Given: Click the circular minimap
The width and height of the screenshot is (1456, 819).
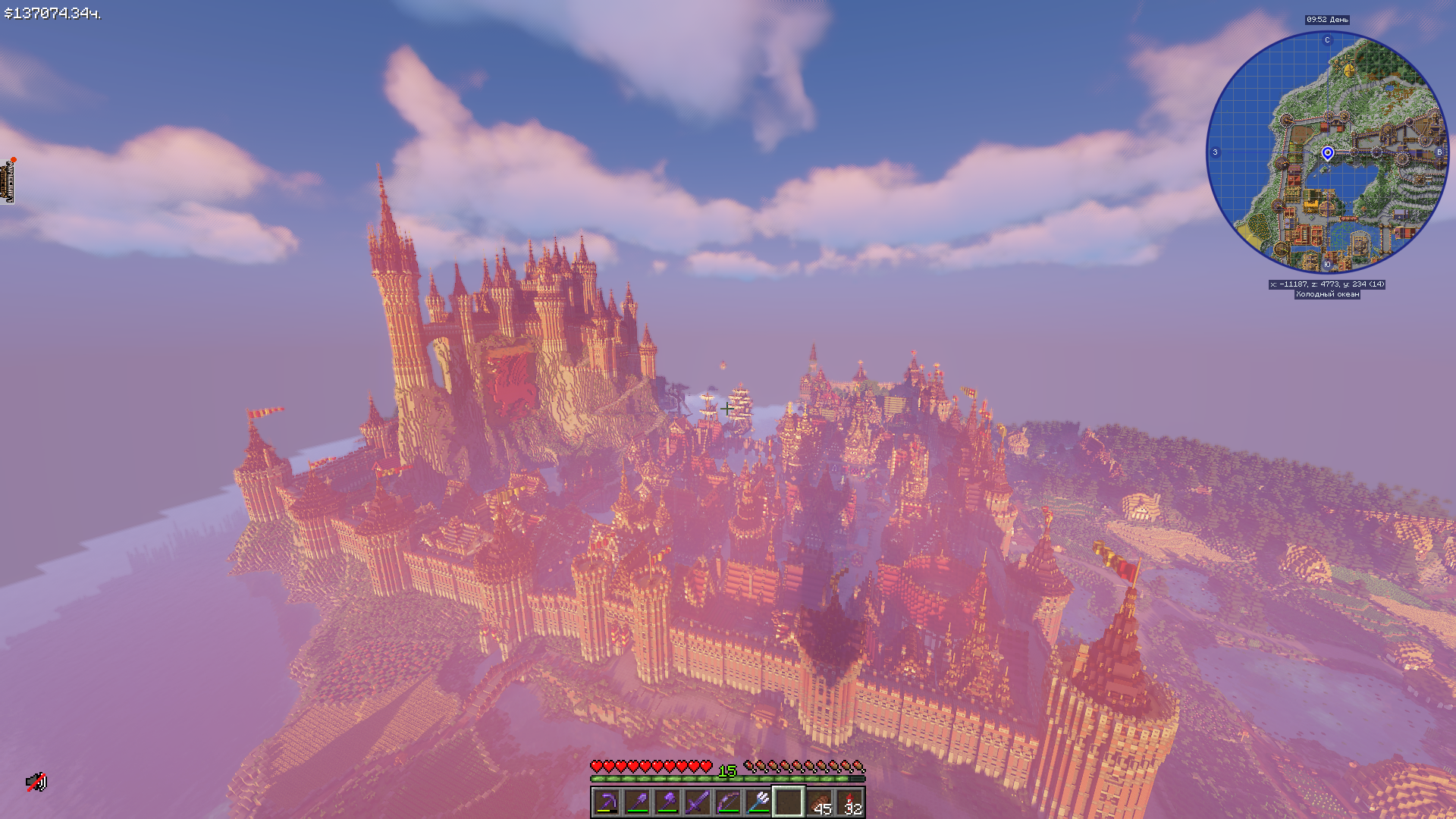Looking at the screenshot, I should pyautogui.click(x=1327, y=152).
